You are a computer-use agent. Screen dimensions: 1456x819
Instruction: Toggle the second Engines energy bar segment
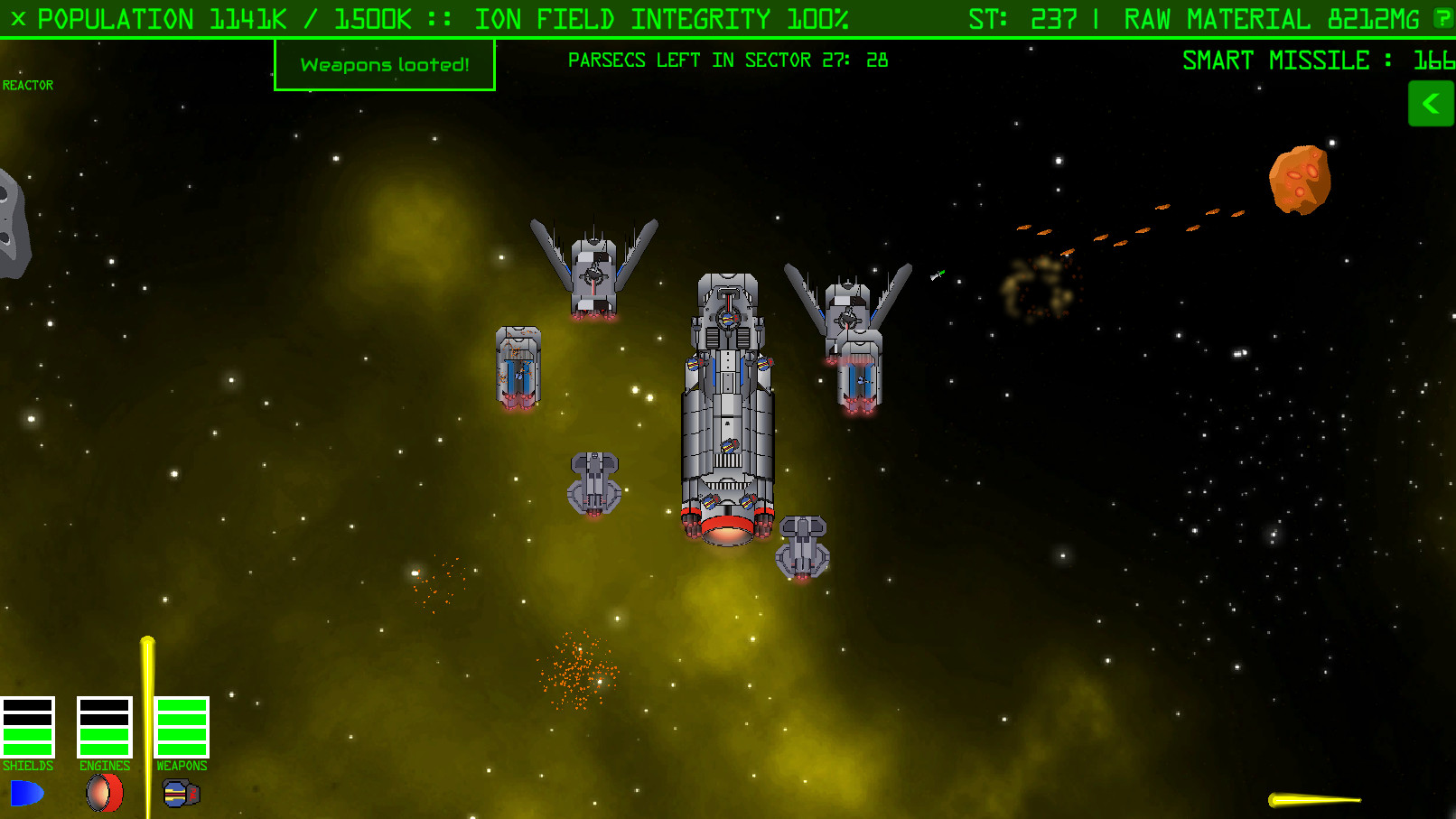[x=104, y=719]
